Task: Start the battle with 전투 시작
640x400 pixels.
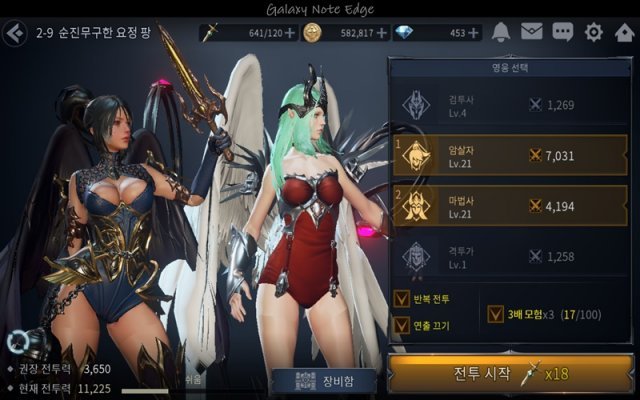Action: pyautogui.click(x=511, y=375)
